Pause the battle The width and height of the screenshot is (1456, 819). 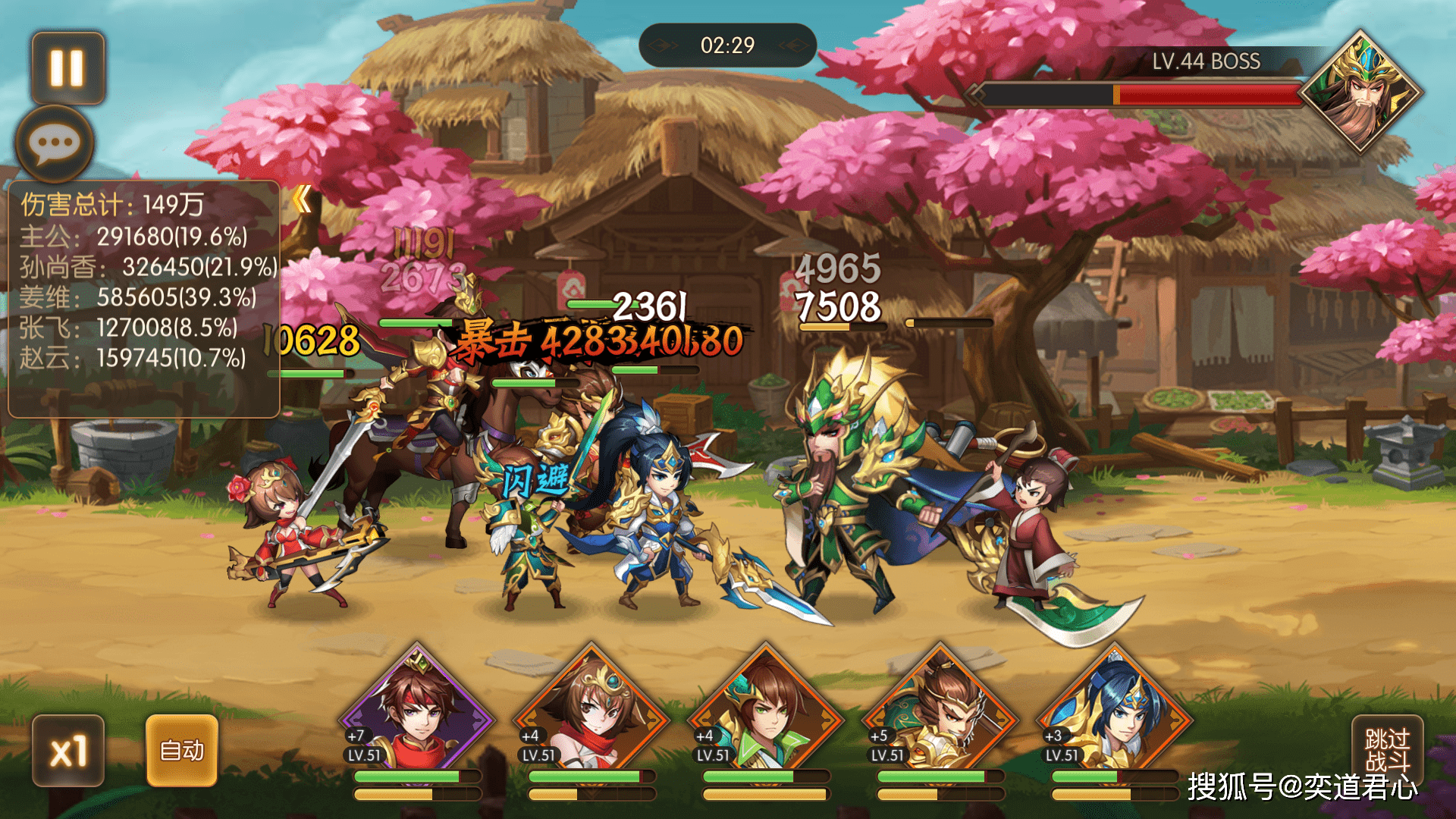tap(67, 68)
